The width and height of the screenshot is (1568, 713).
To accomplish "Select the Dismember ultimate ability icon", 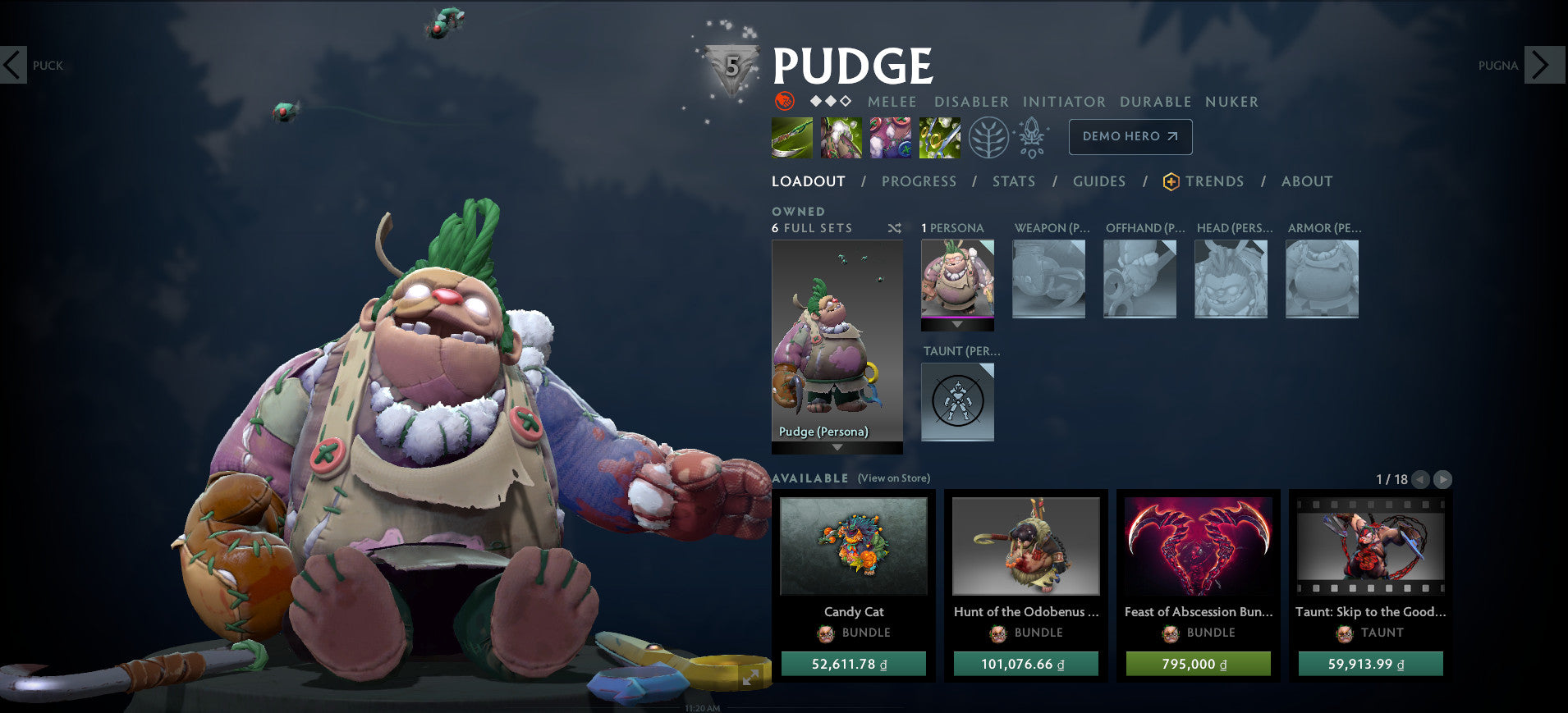I will (939, 137).
